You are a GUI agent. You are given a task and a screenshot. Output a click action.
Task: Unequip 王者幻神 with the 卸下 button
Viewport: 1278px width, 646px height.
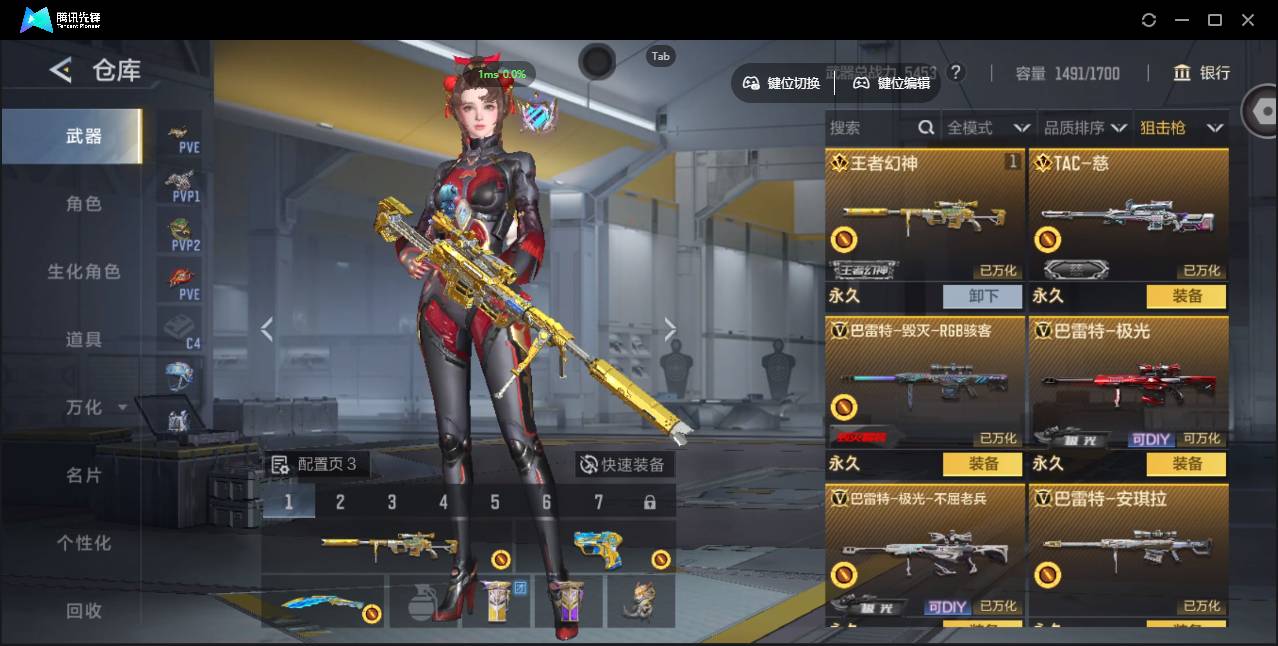point(983,296)
